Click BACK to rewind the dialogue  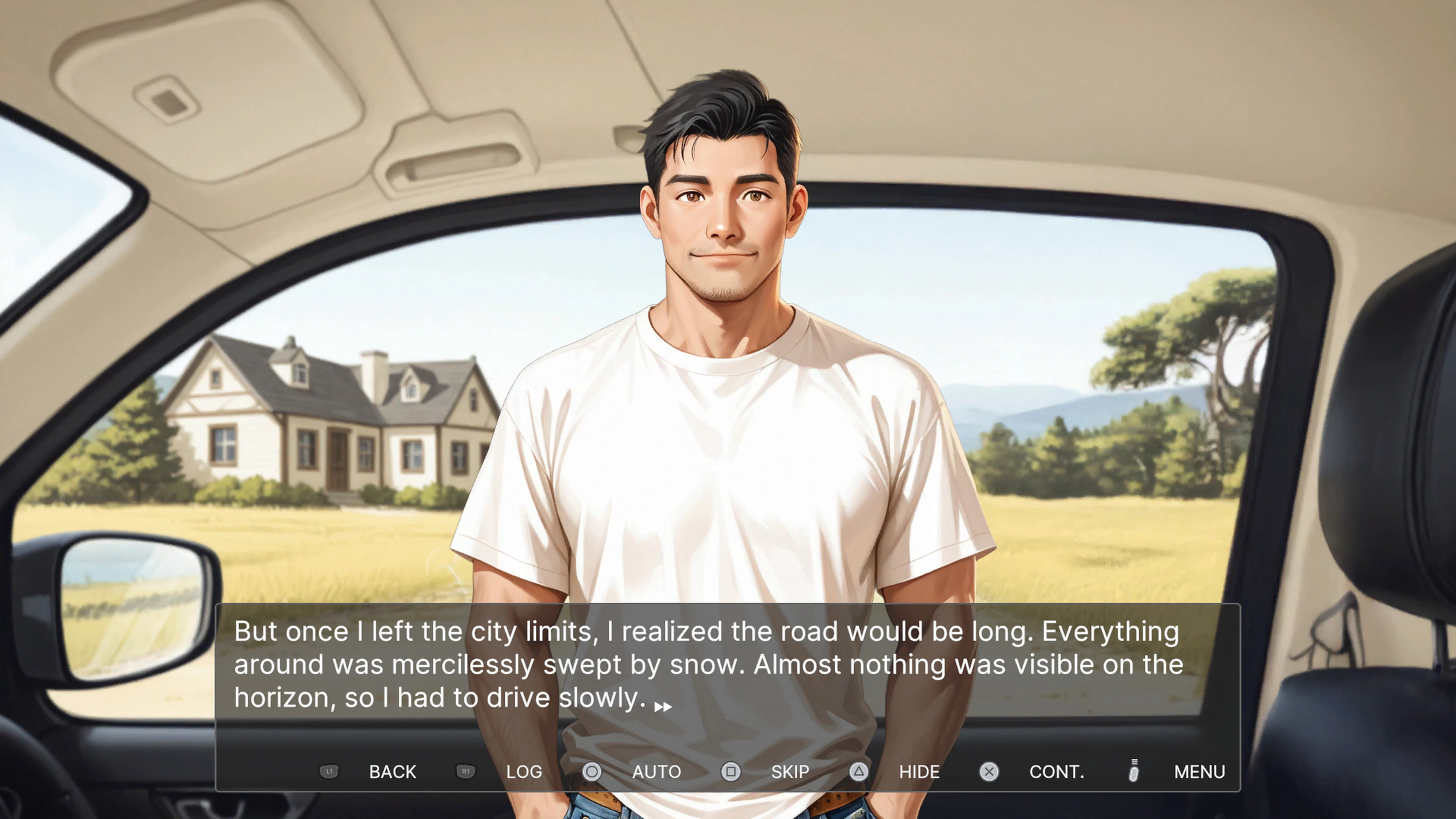pos(392,772)
